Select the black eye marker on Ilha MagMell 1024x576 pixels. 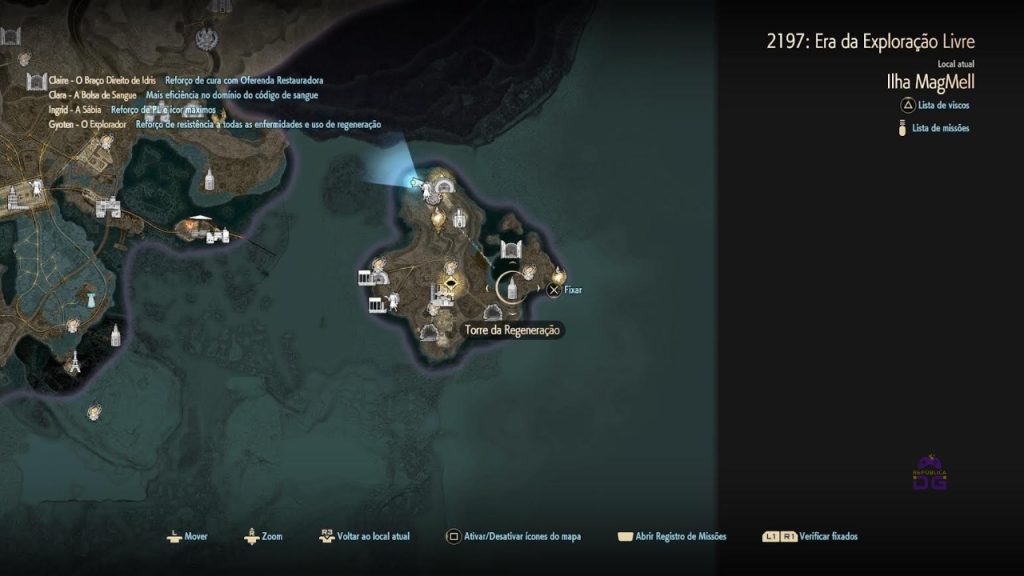coord(451,283)
